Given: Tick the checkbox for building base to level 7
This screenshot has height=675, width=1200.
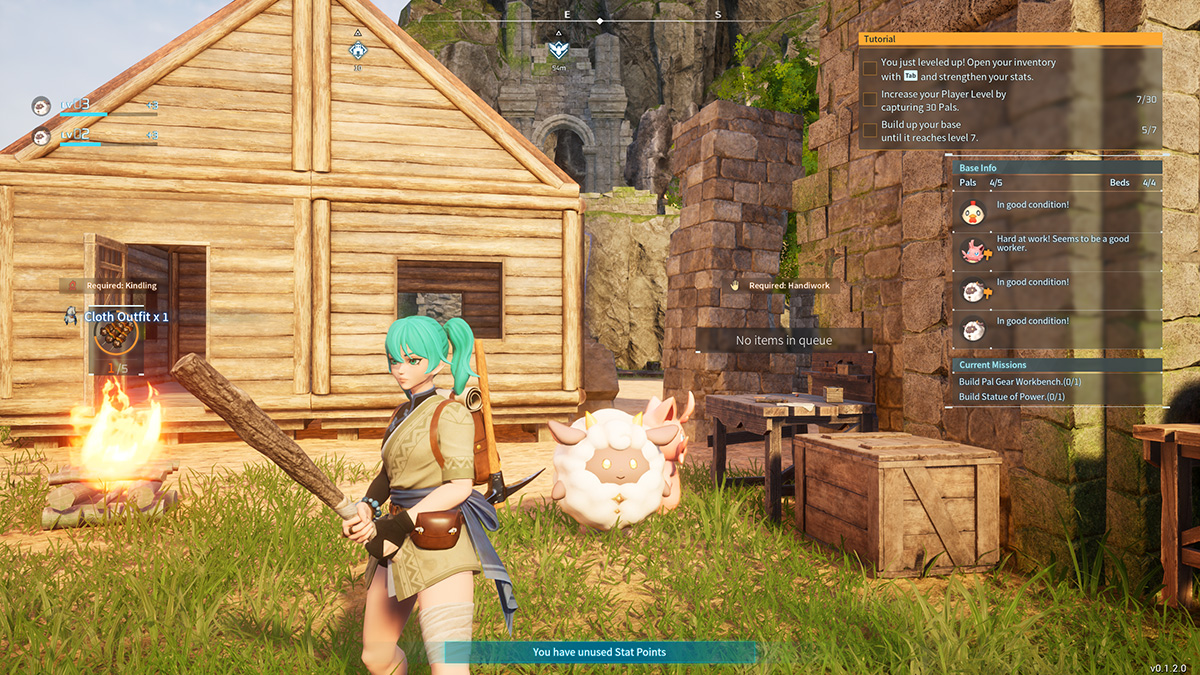Looking at the screenshot, I should pyautogui.click(x=870, y=131).
